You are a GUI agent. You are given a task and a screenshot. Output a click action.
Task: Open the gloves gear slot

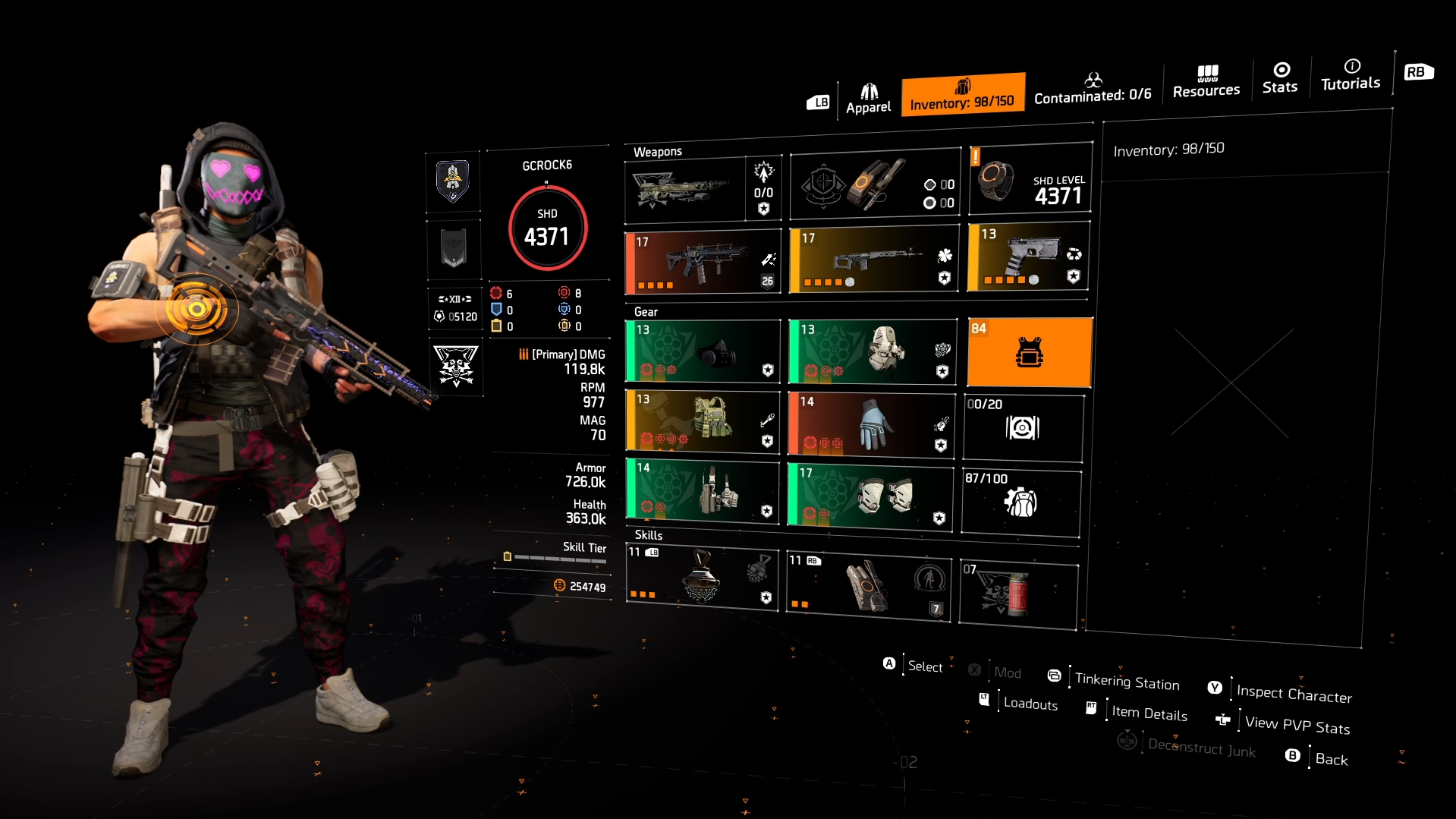[870, 423]
